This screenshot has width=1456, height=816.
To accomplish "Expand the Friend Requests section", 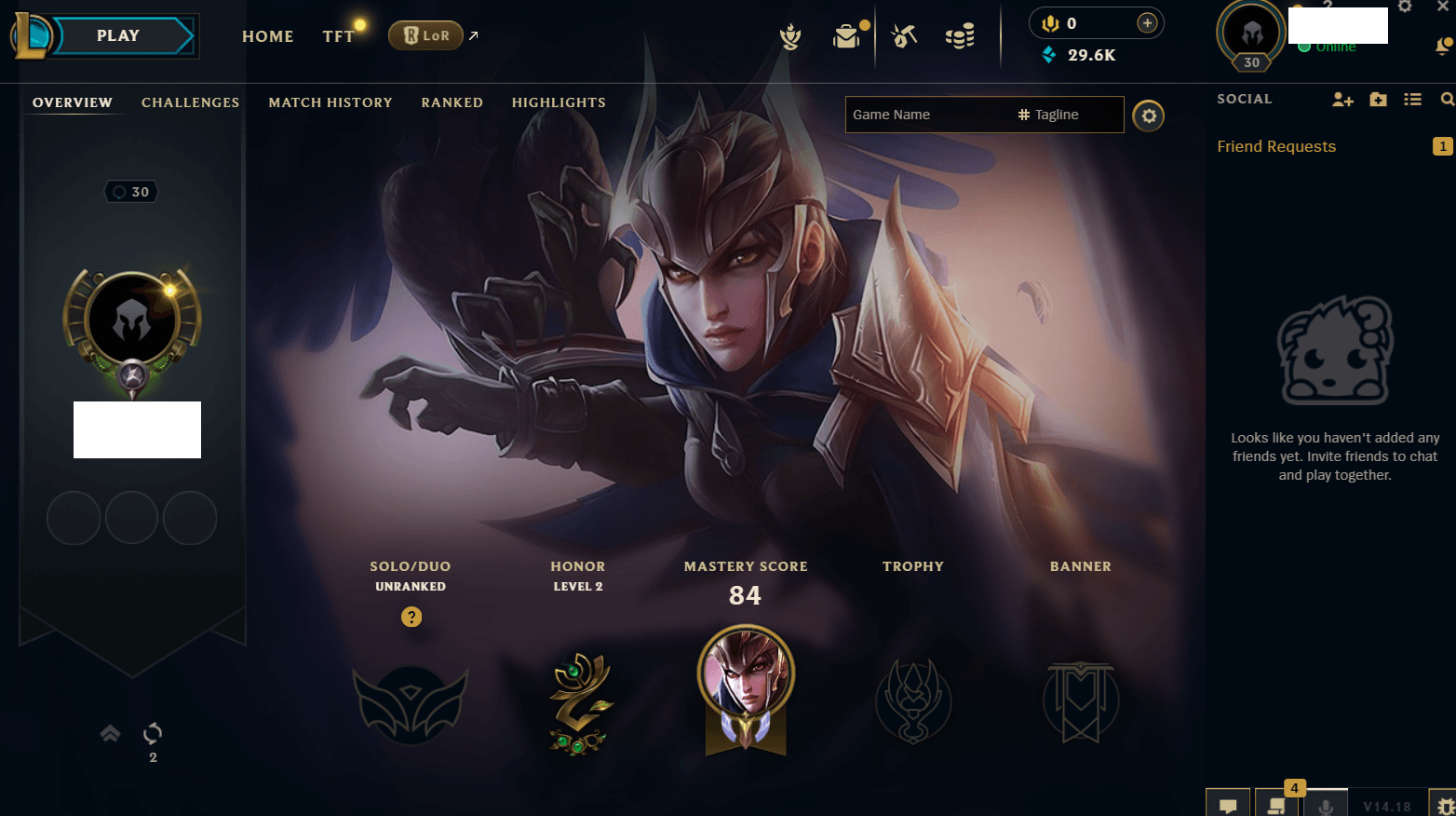I will pos(1276,146).
